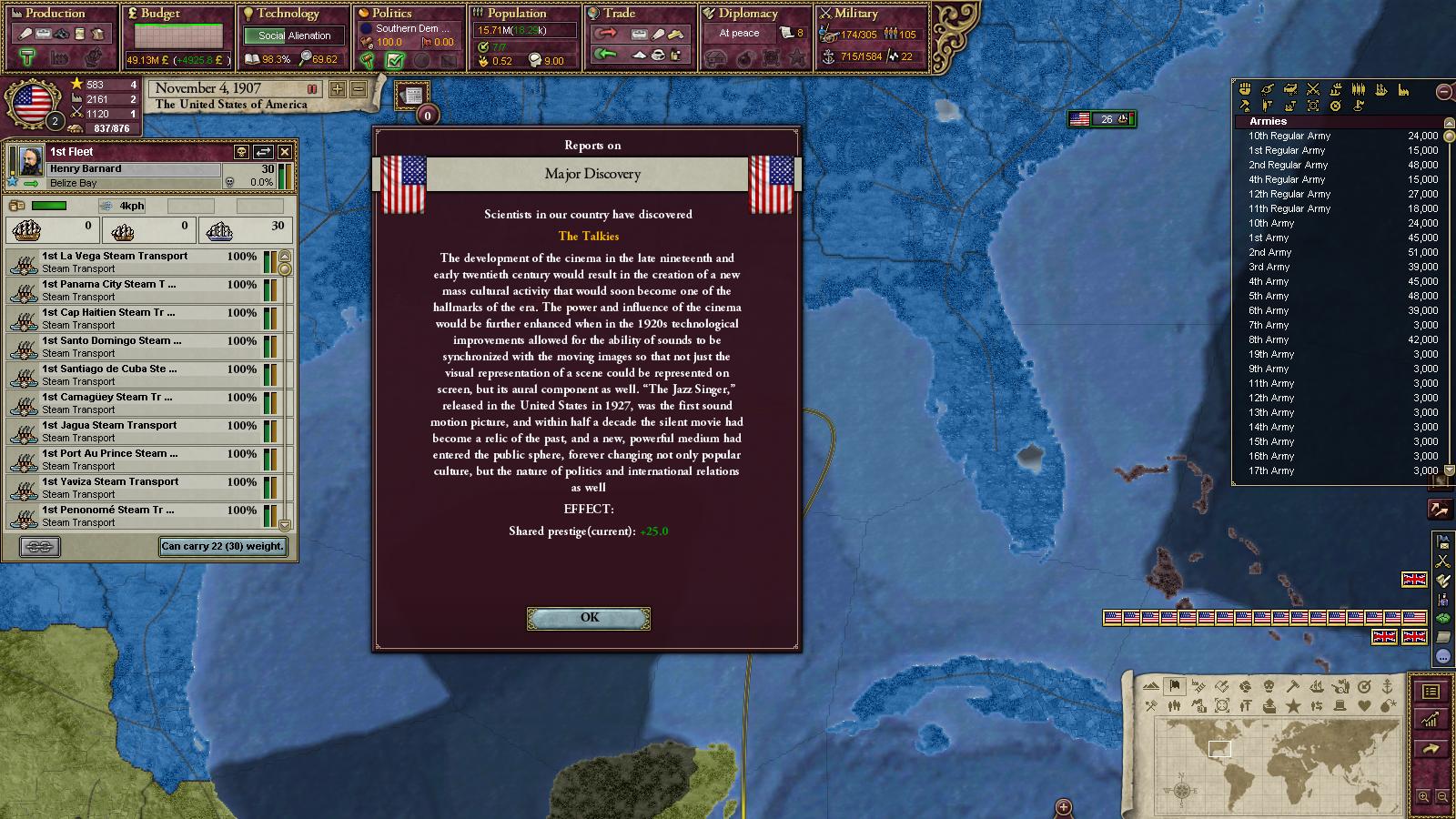
Task: Zoom in the map with magnifier plus
Action: 1424,797
